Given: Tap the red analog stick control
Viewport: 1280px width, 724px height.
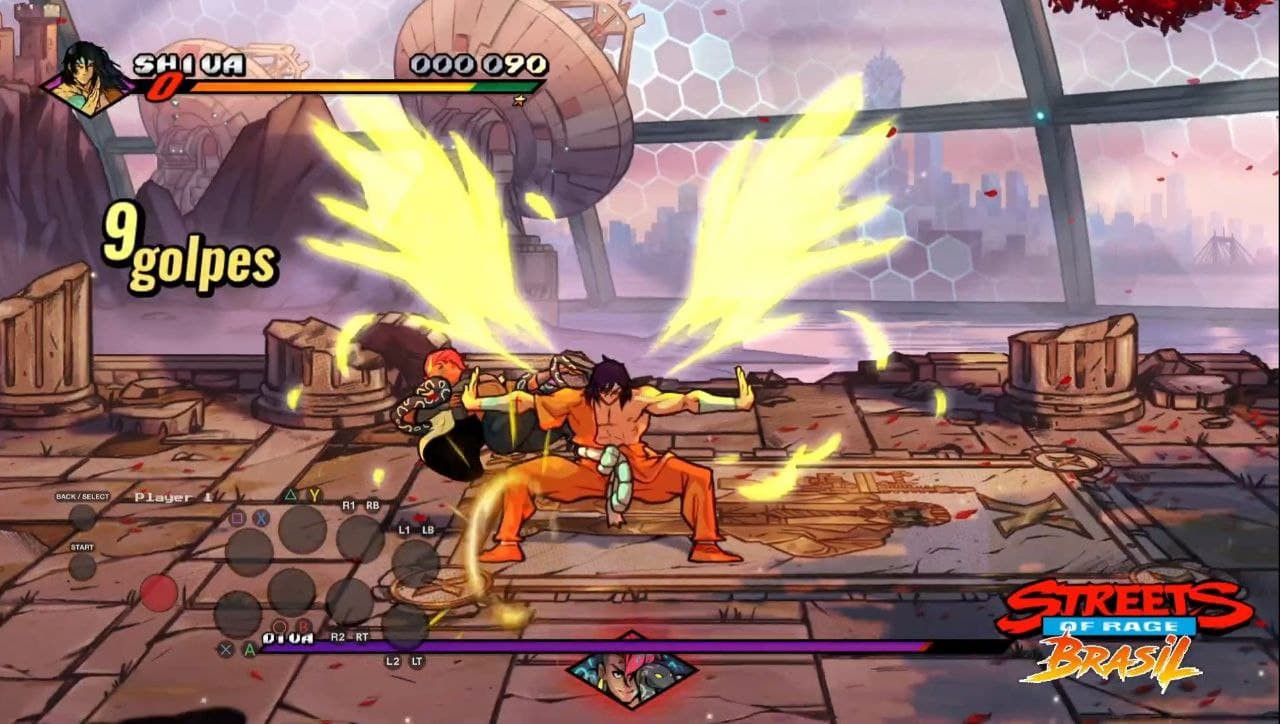Looking at the screenshot, I should [158, 593].
